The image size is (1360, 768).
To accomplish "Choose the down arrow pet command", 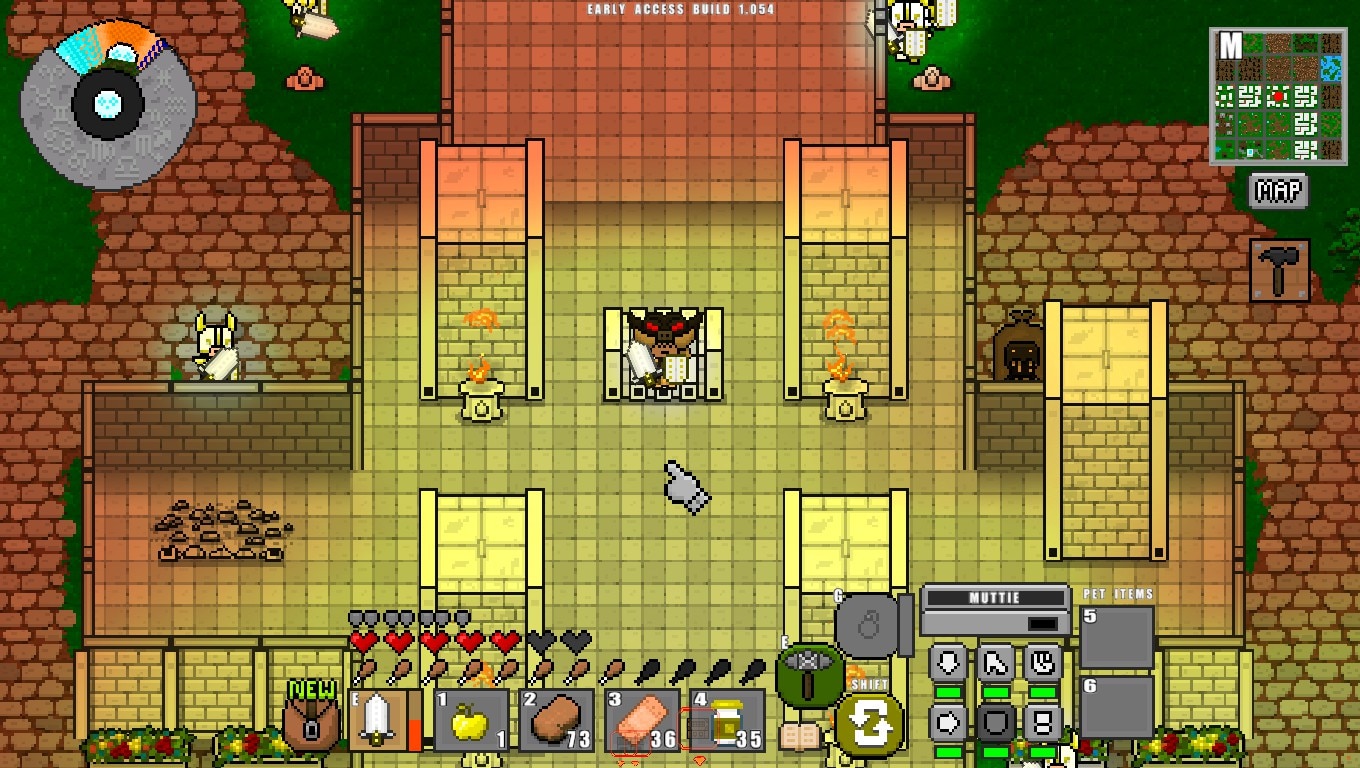I will [x=948, y=663].
